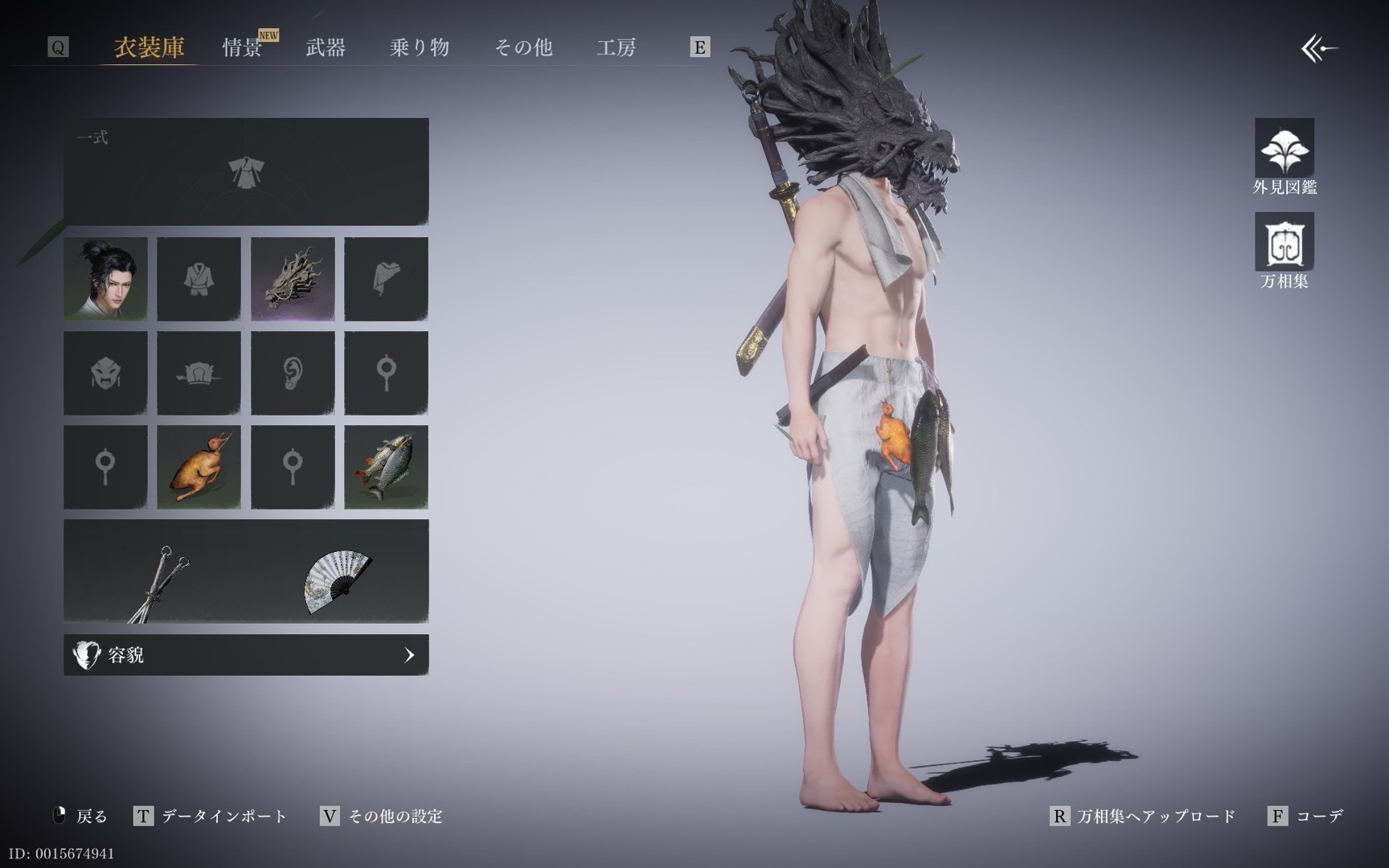Screen dimensions: 1389x868
Task: Click the back arrow in the top corner
Action: [x=1319, y=49]
